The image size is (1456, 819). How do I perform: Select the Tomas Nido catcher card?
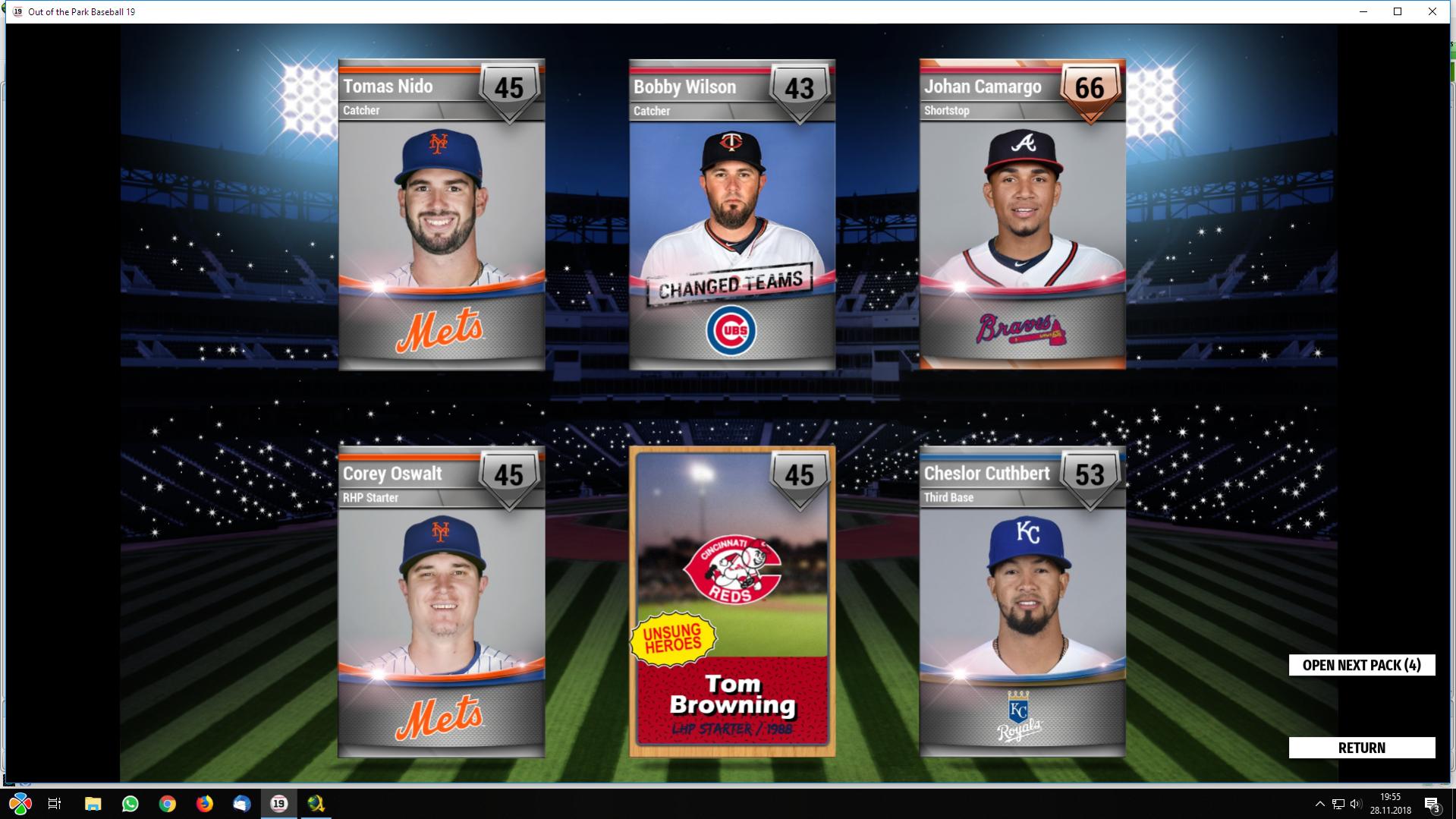tap(442, 215)
